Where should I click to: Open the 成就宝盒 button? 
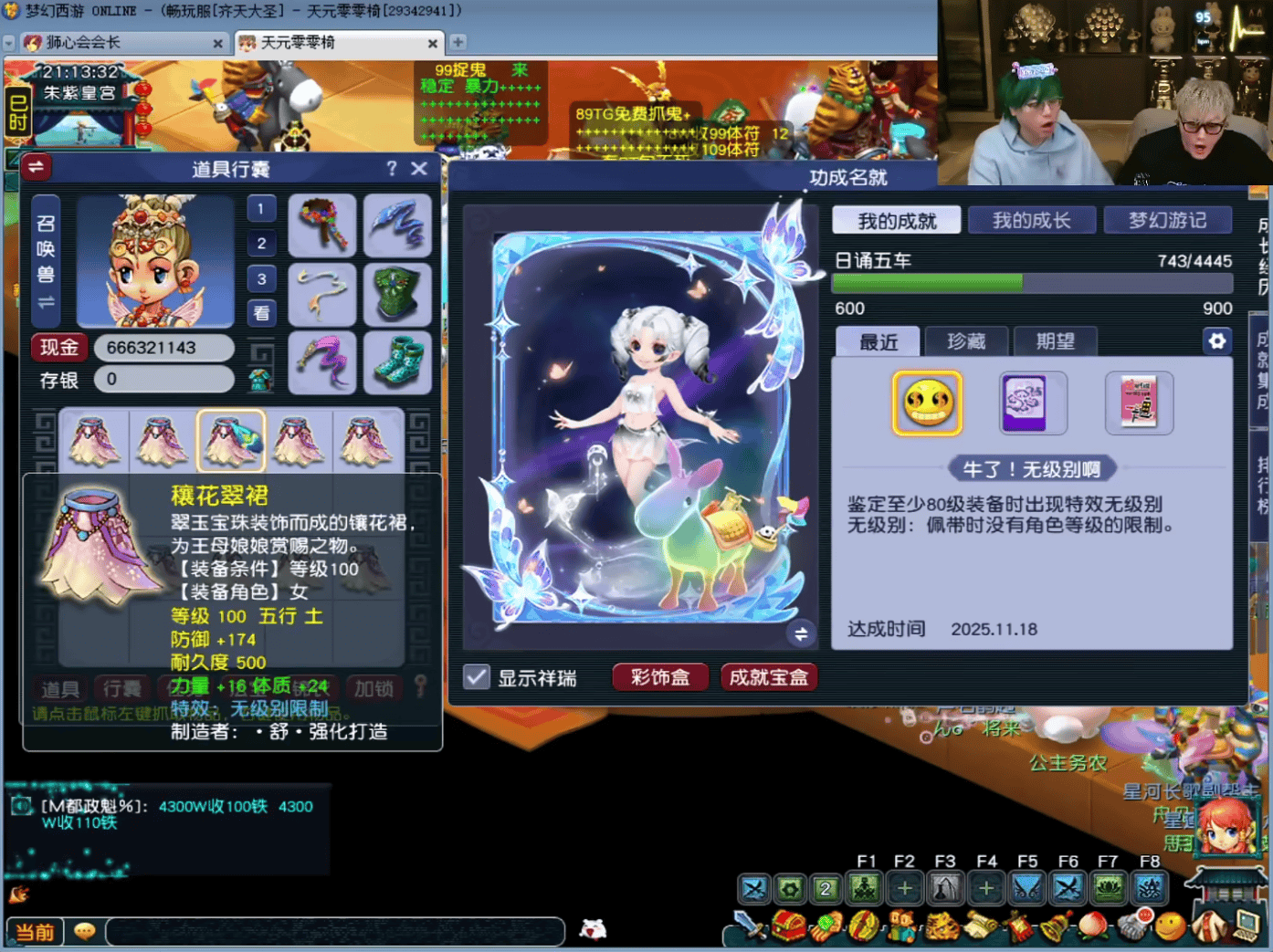[768, 677]
